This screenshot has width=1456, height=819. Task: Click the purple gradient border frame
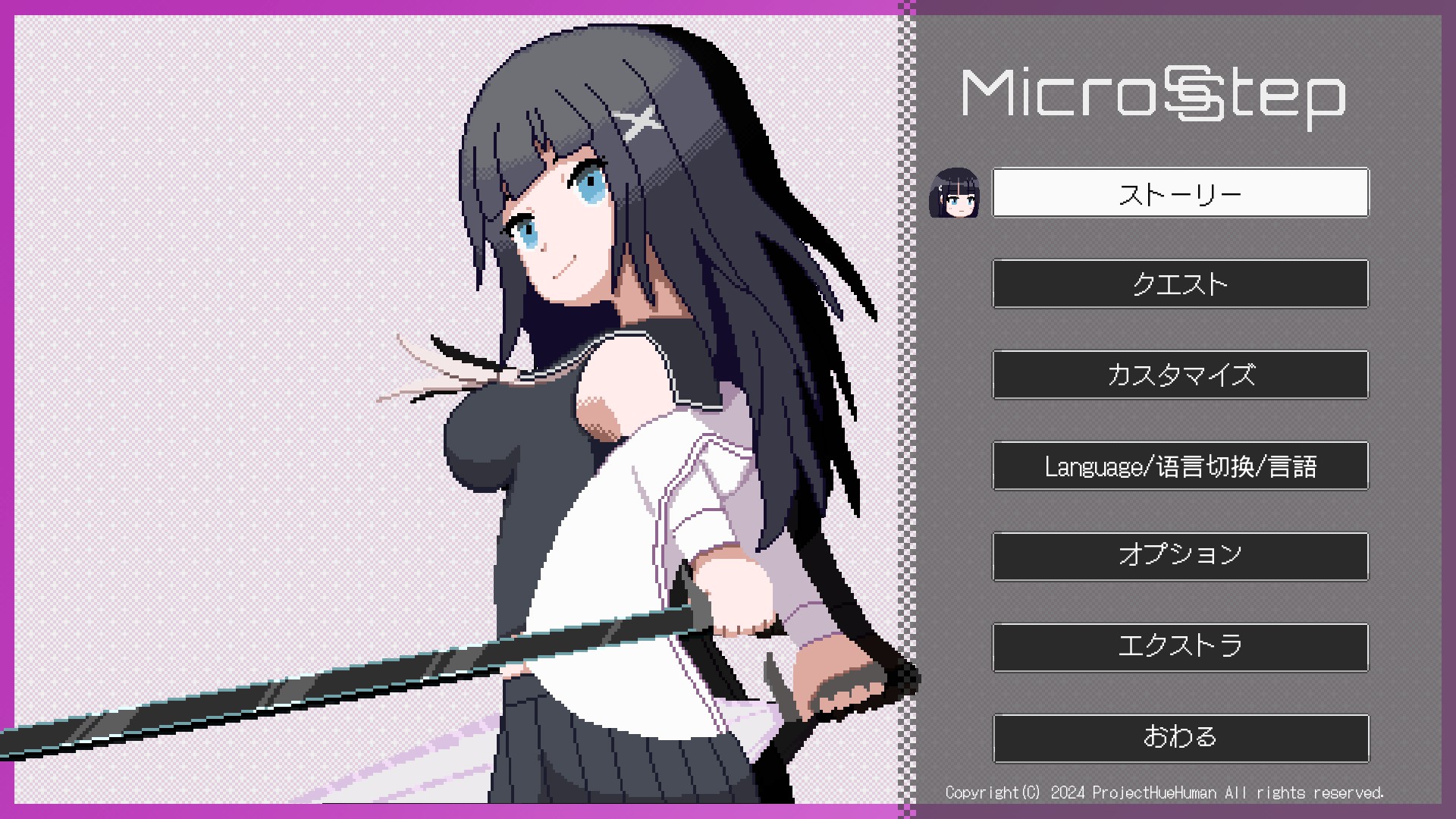(8, 409)
